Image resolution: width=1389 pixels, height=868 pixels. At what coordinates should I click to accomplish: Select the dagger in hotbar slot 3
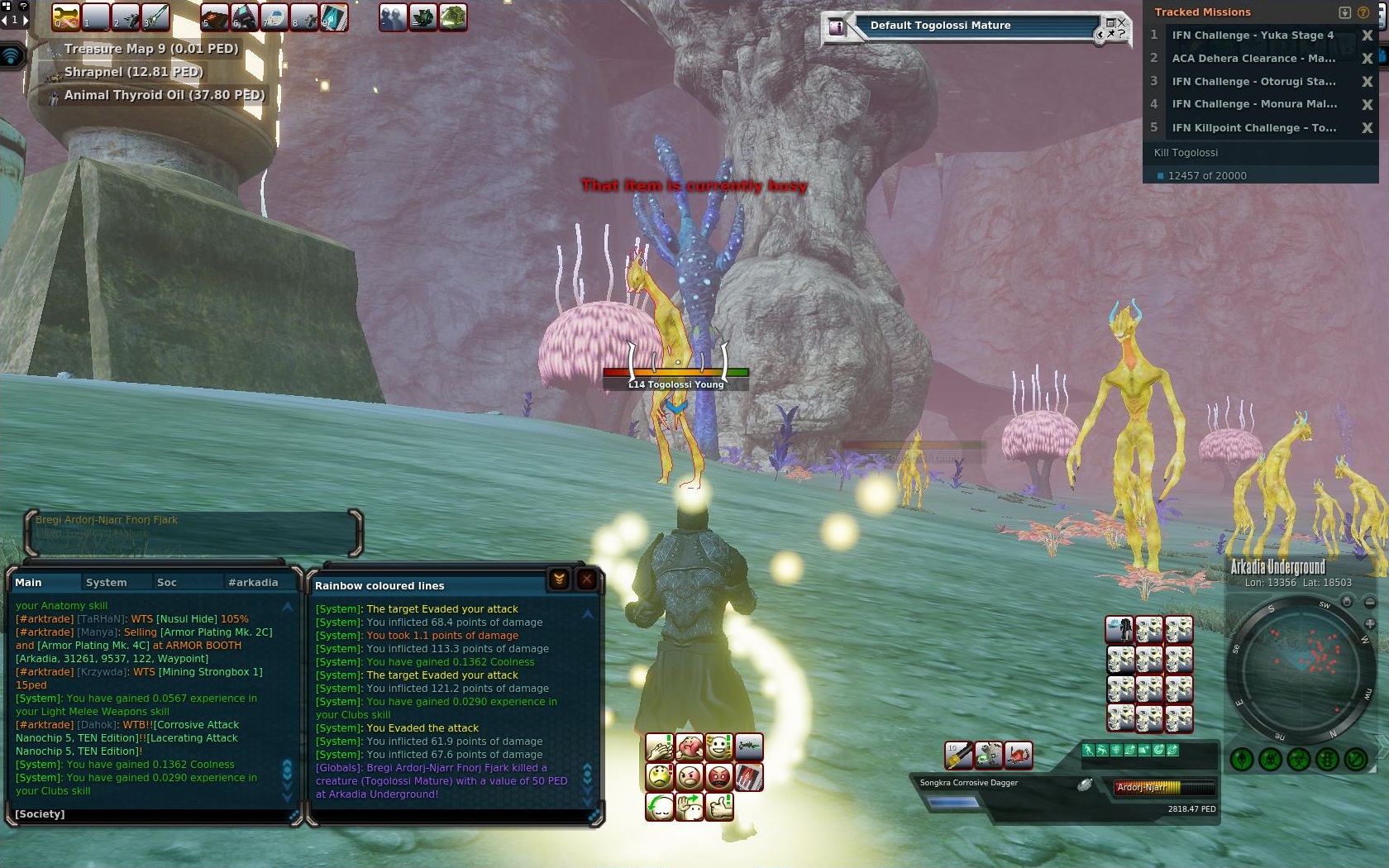[155, 17]
